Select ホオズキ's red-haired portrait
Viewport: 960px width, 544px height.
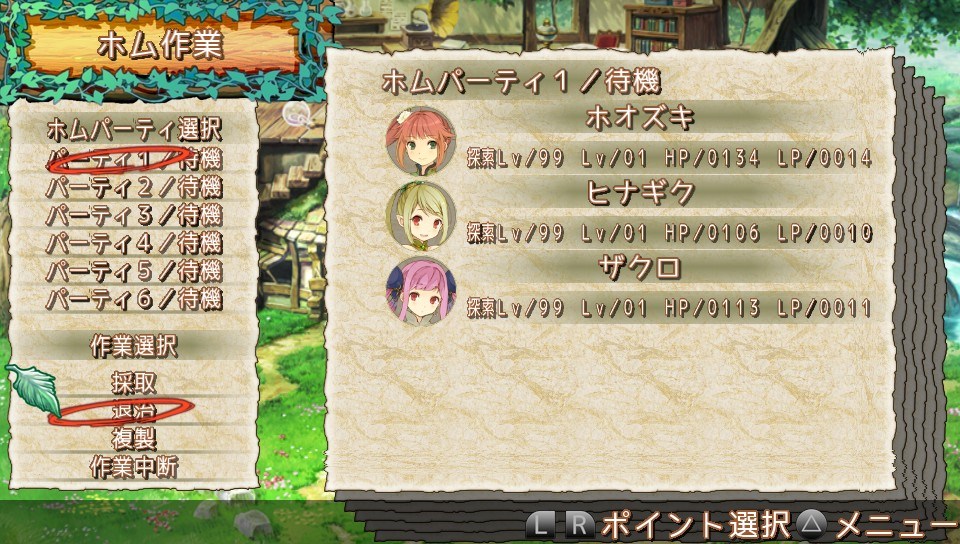pyautogui.click(x=421, y=142)
